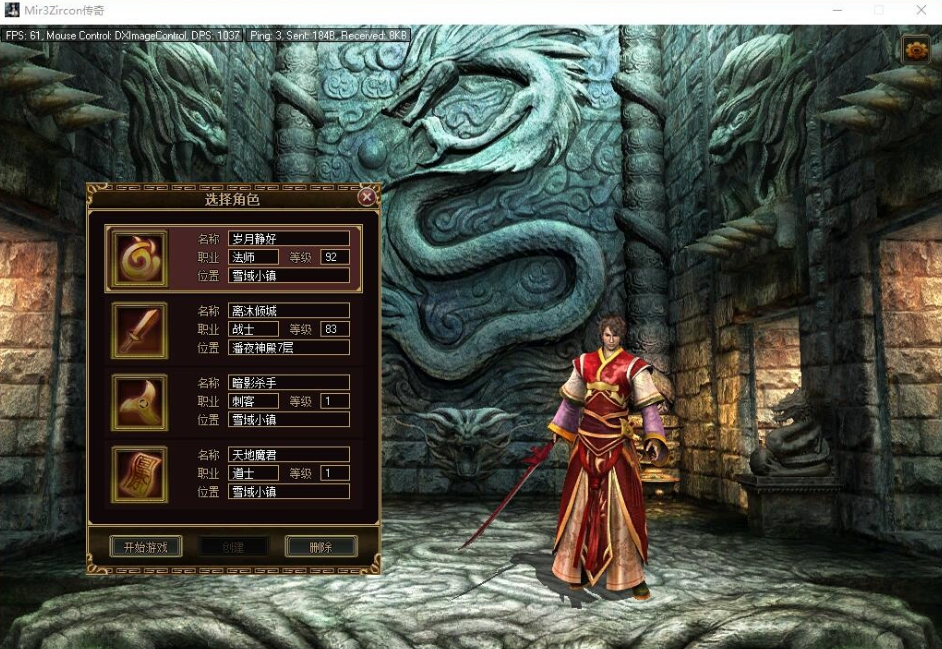Minimize the Mir3Zircon window
The image size is (942, 649).
click(836, 10)
